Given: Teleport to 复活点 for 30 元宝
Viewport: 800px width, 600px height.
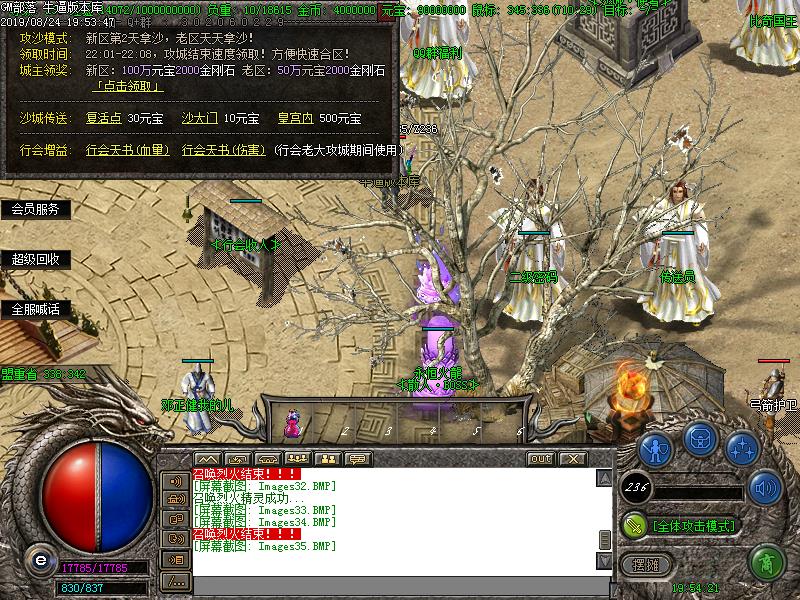Looking at the screenshot, I should 104,118.
